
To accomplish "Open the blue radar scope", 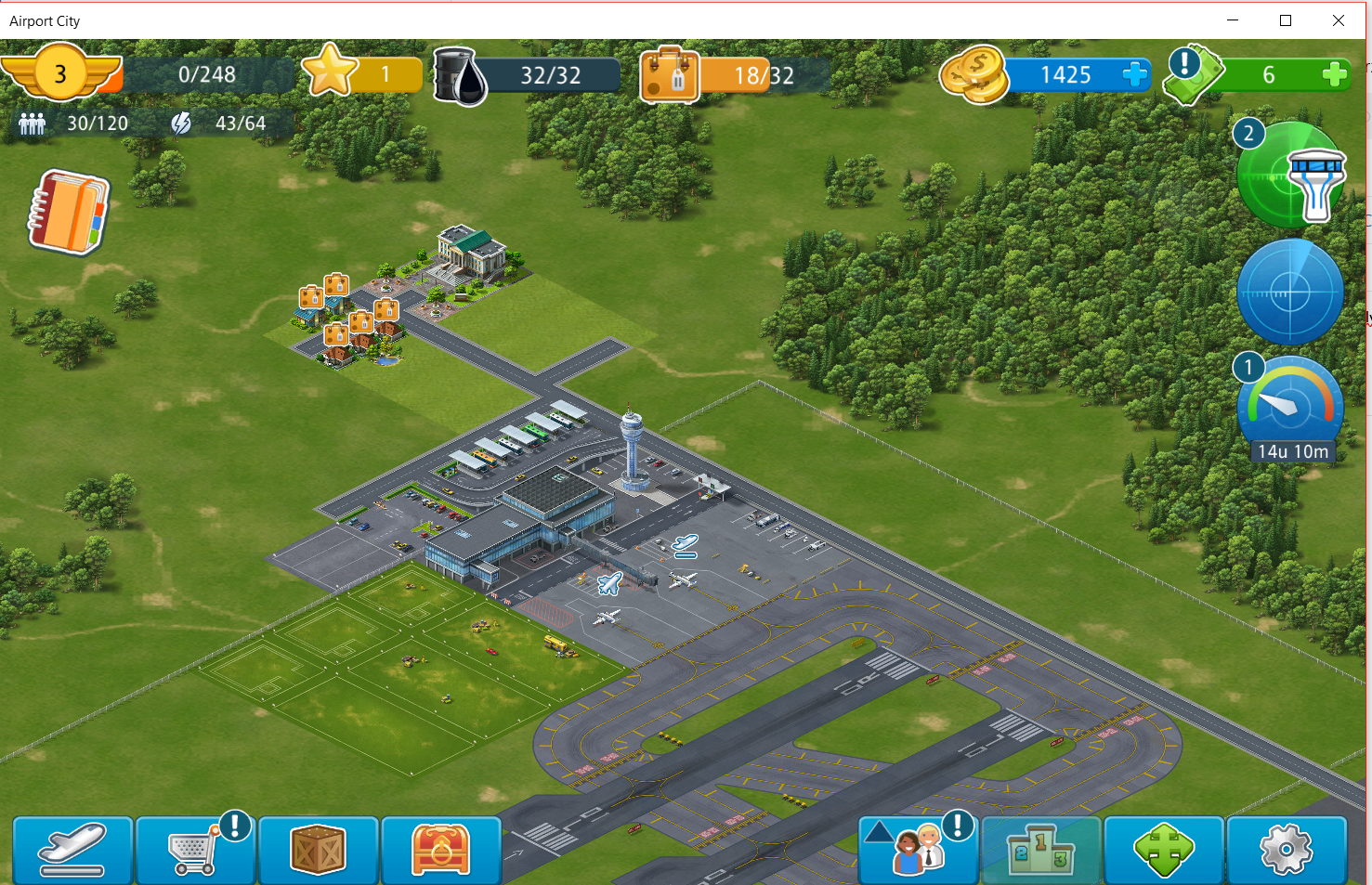I will tap(1290, 293).
